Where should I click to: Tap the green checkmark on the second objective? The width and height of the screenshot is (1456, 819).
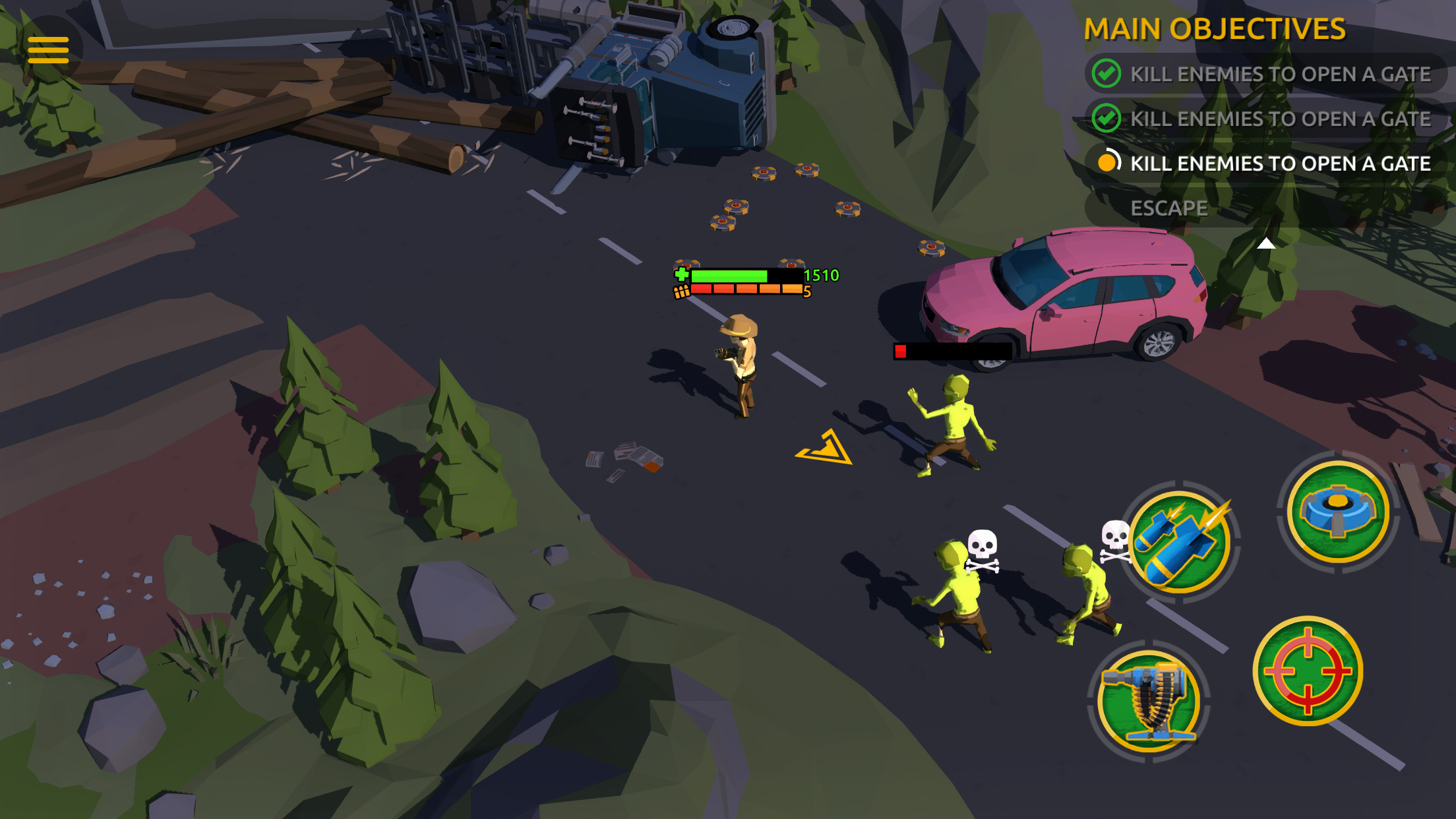1107,119
